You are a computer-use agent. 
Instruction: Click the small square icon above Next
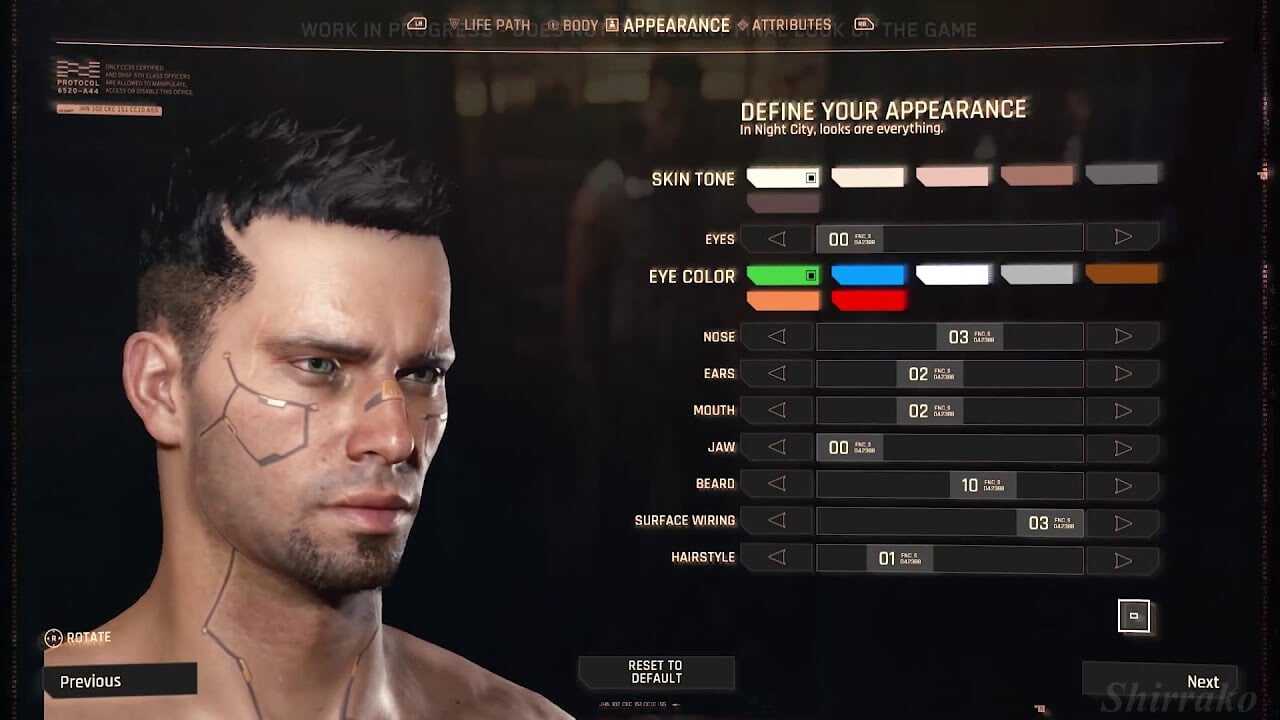coord(1133,616)
